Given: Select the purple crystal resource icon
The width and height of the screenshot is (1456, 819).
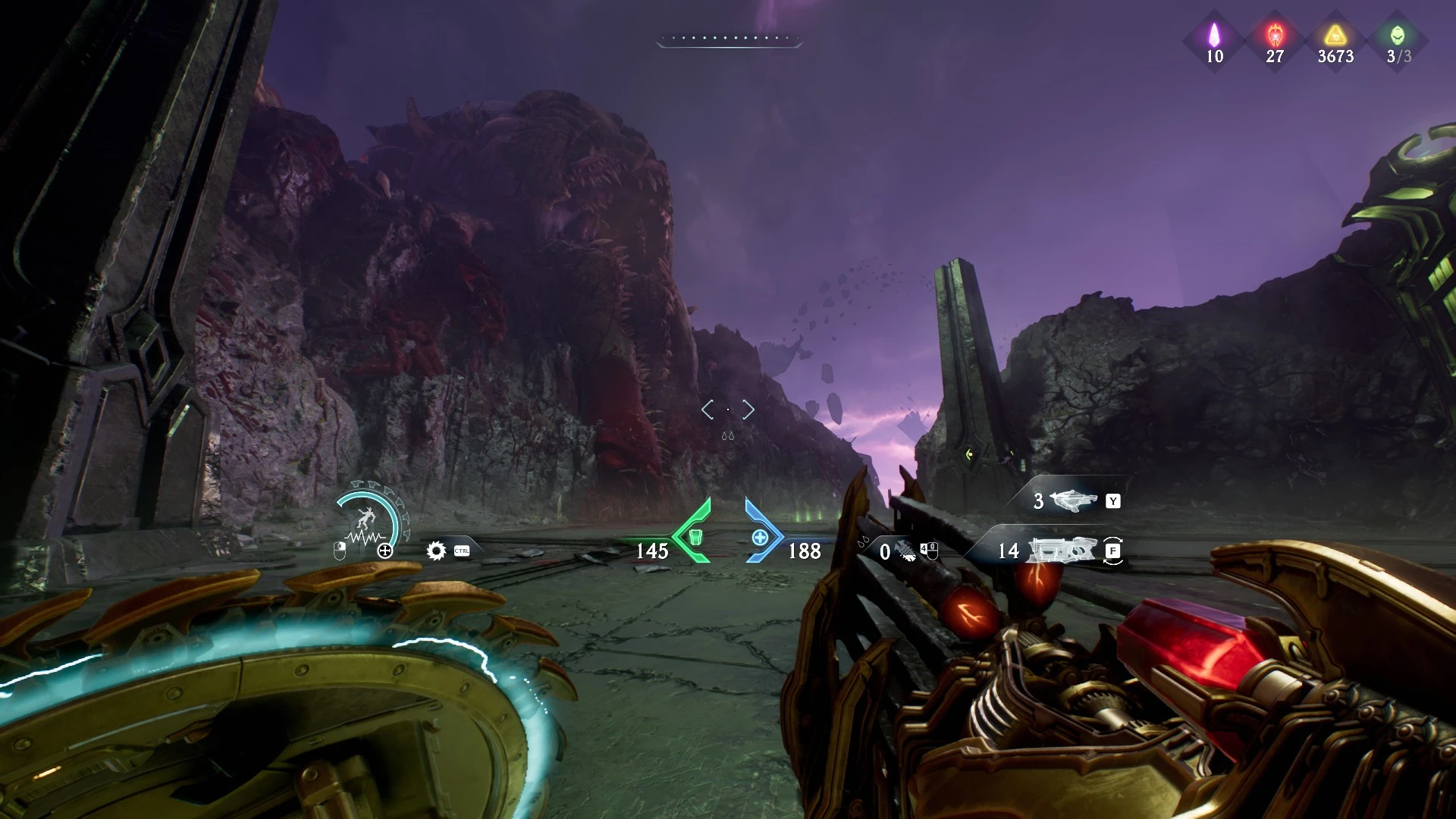Looking at the screenshot, I should (x=1214, y=34).
